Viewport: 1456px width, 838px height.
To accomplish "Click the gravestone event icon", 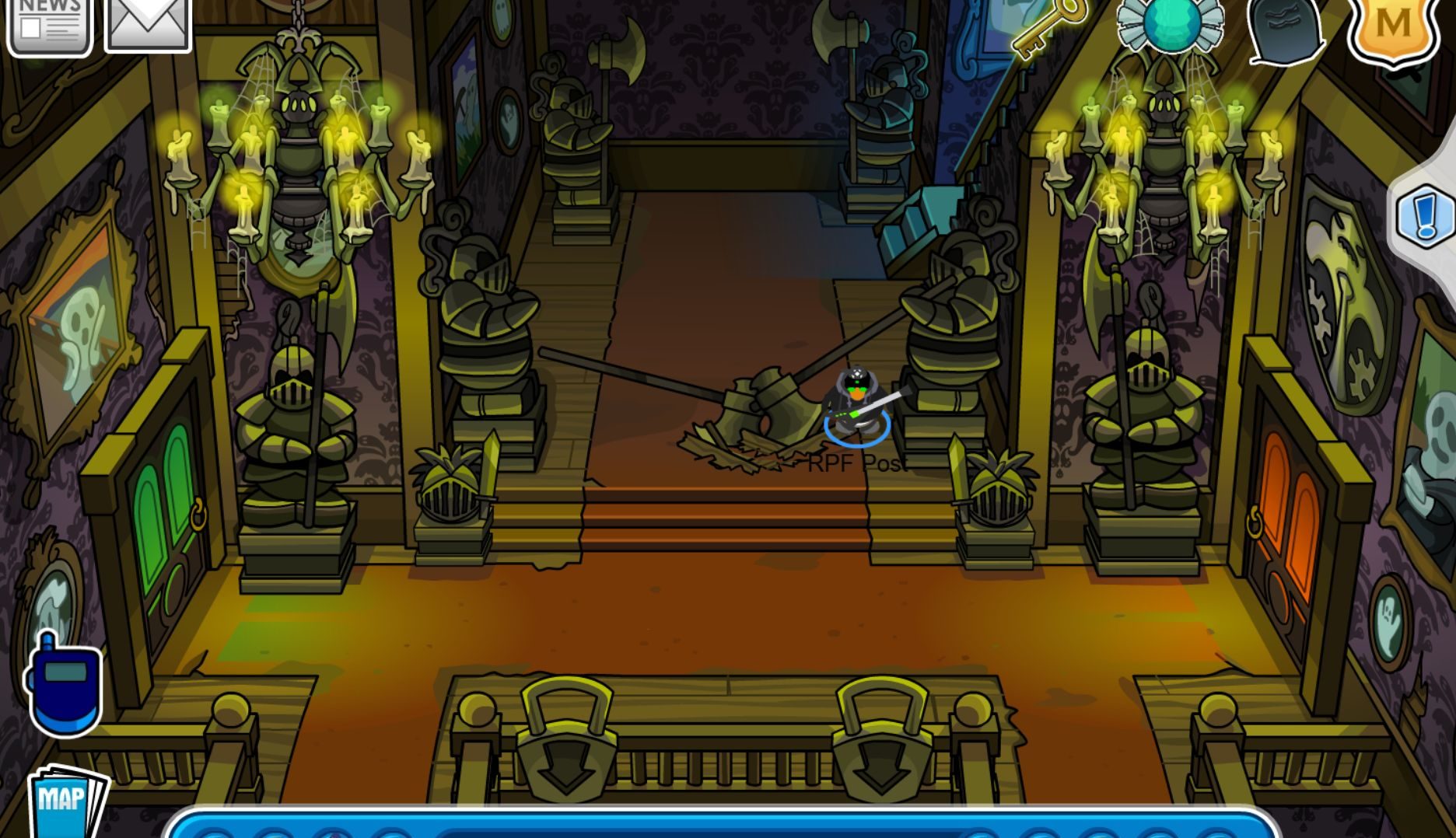I will [1285, 30].
